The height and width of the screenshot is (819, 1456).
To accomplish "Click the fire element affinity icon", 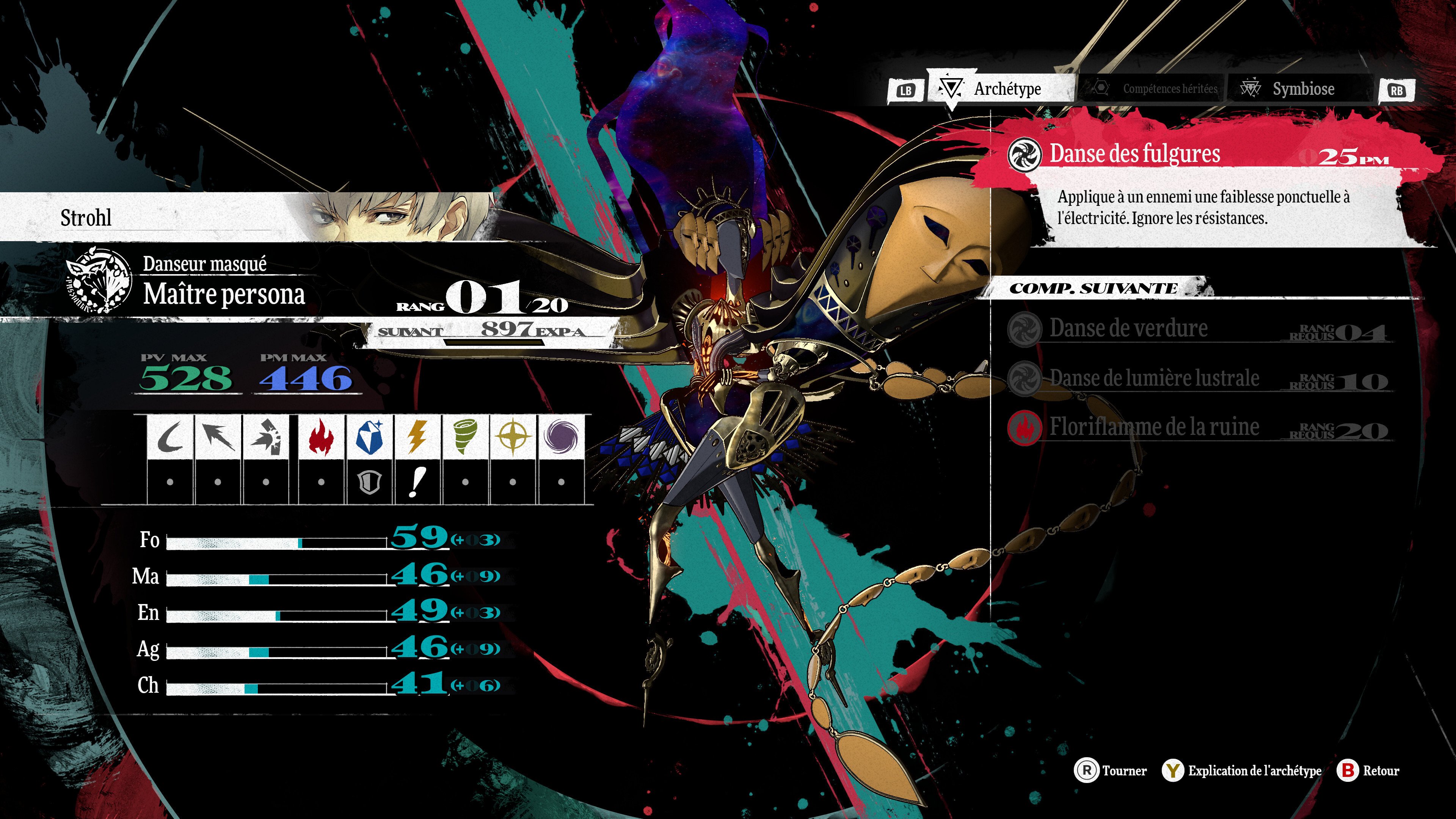I will click(321, 437).
